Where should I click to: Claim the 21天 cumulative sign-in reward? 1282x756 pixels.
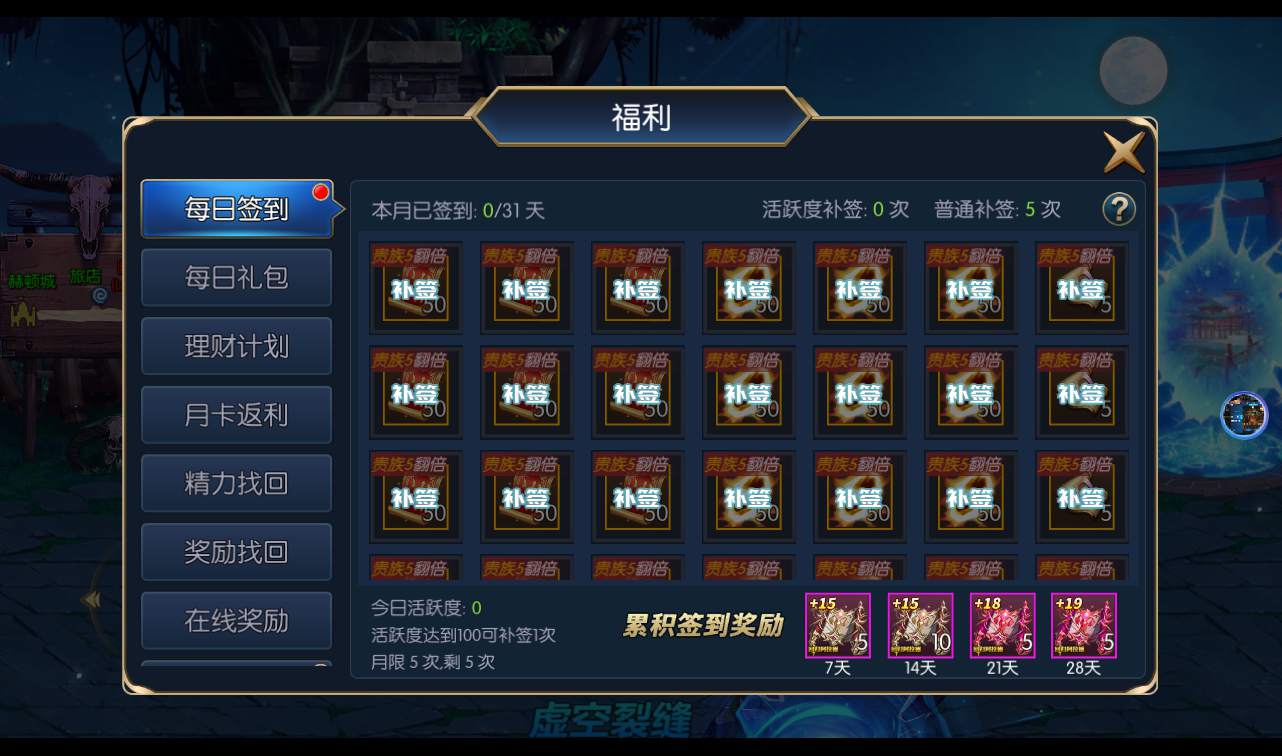pyautogui.click(x=1002, y=626)
